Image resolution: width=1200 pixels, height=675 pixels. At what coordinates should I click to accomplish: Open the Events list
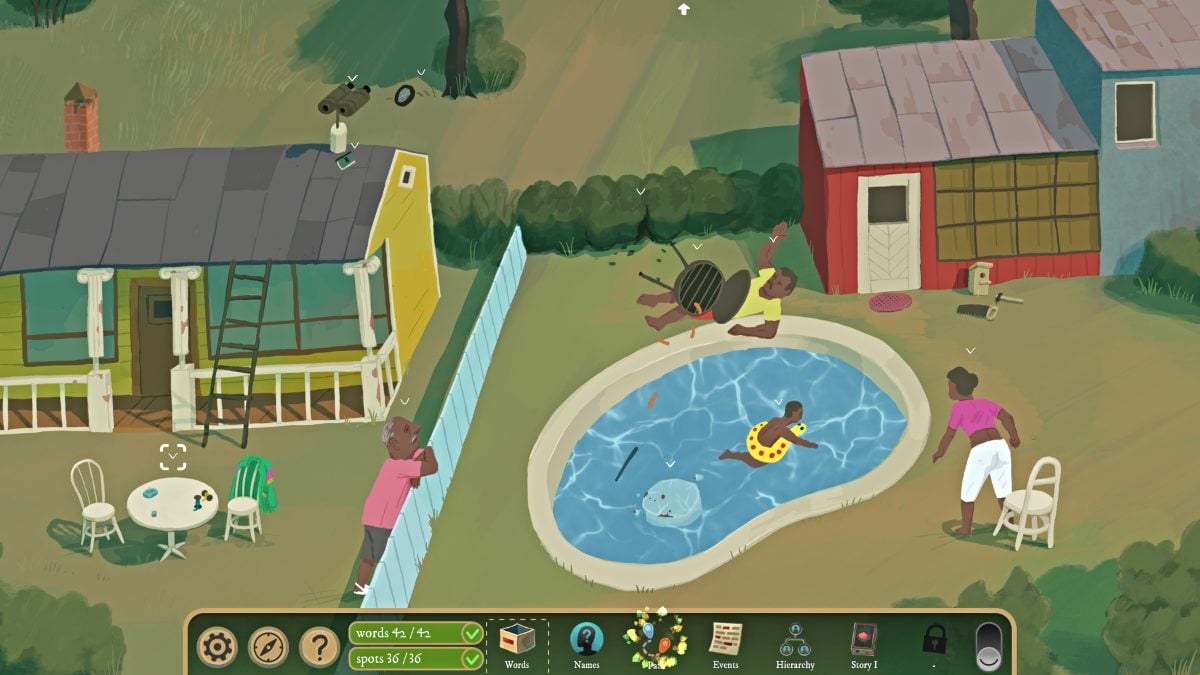pos(726,645)
